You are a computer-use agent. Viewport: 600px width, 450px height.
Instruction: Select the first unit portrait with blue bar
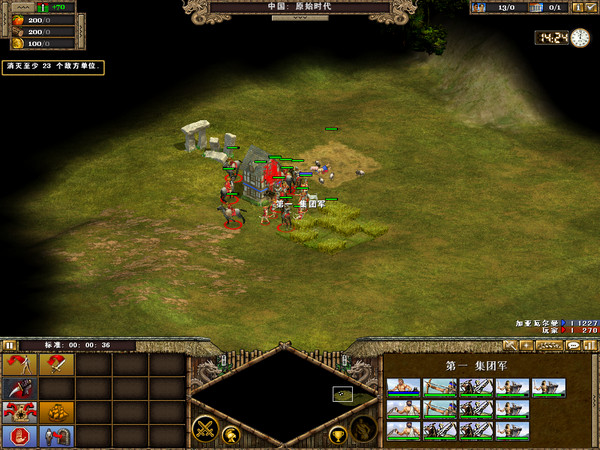403,388
